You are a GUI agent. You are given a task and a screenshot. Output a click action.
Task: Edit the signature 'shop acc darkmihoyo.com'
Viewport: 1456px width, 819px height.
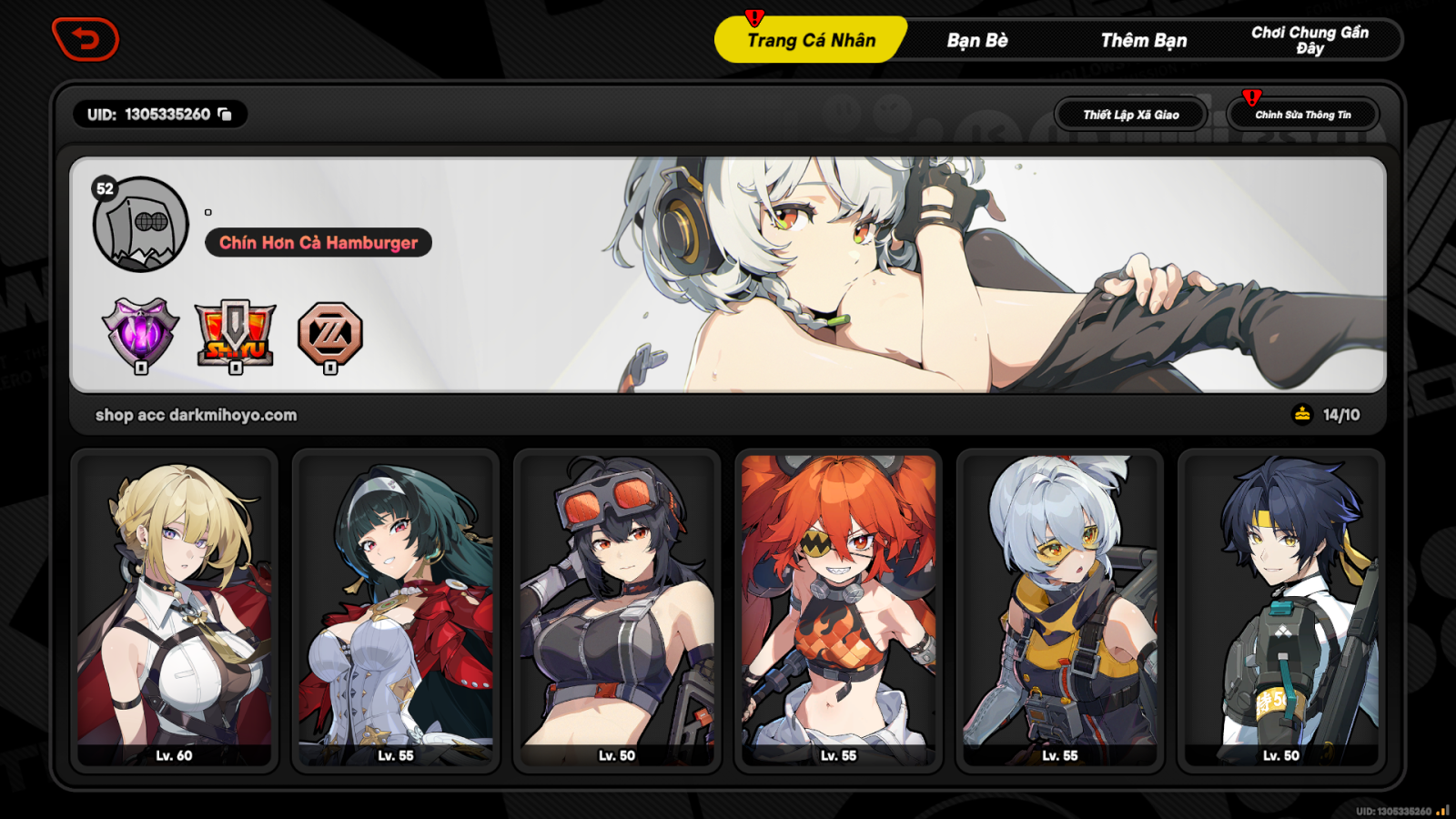pos(197,414)
